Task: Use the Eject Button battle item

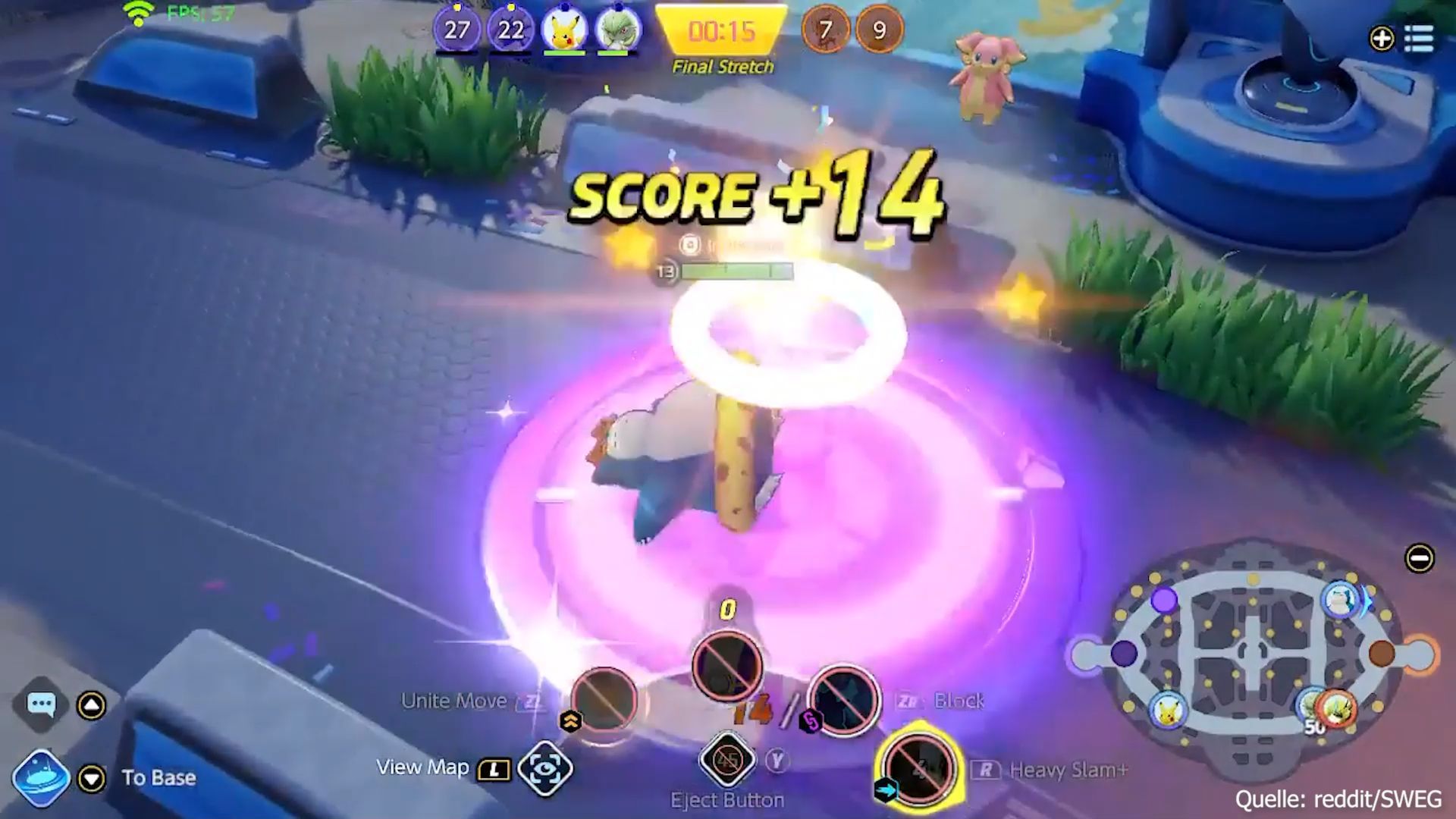Action: coord(727,759)
